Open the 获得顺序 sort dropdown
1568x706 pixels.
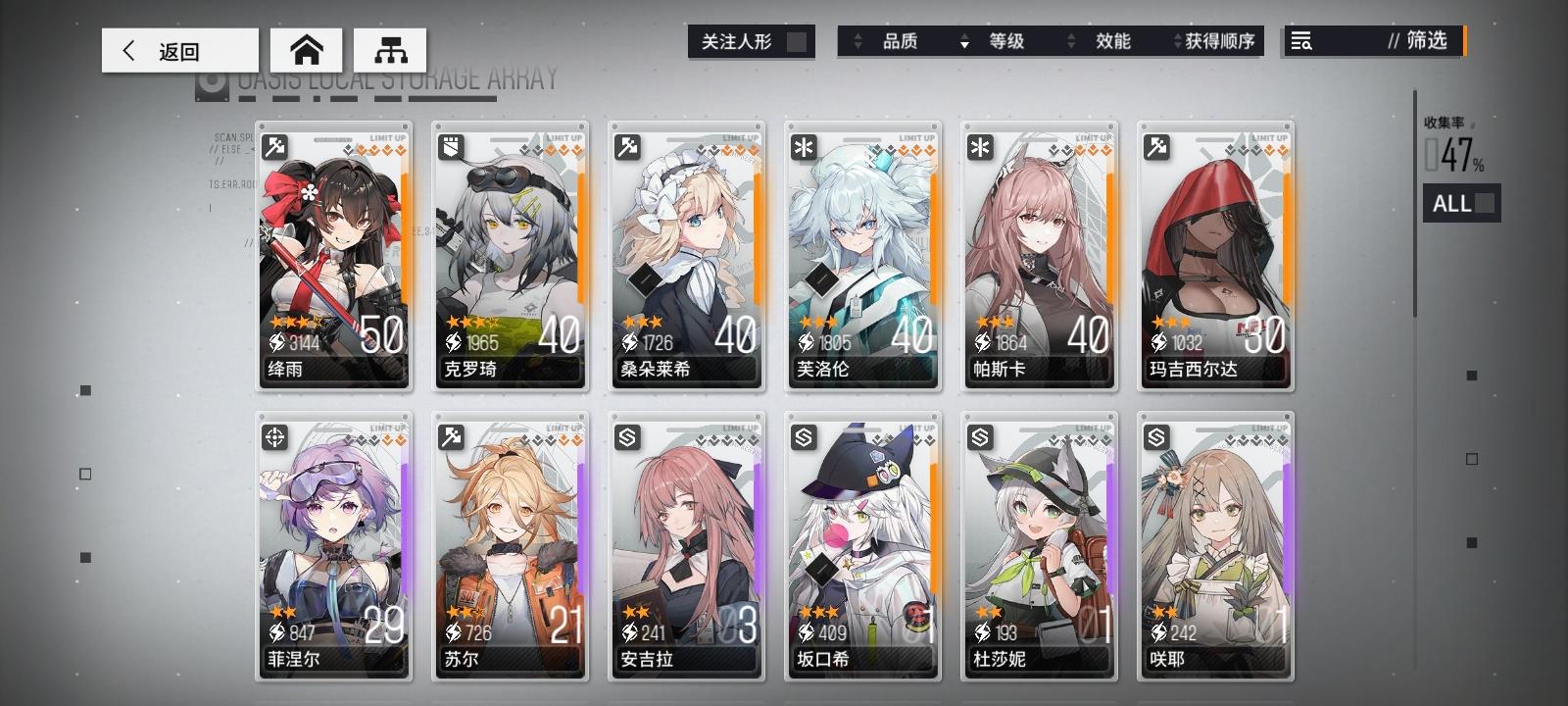click(x=1215, y=41)
